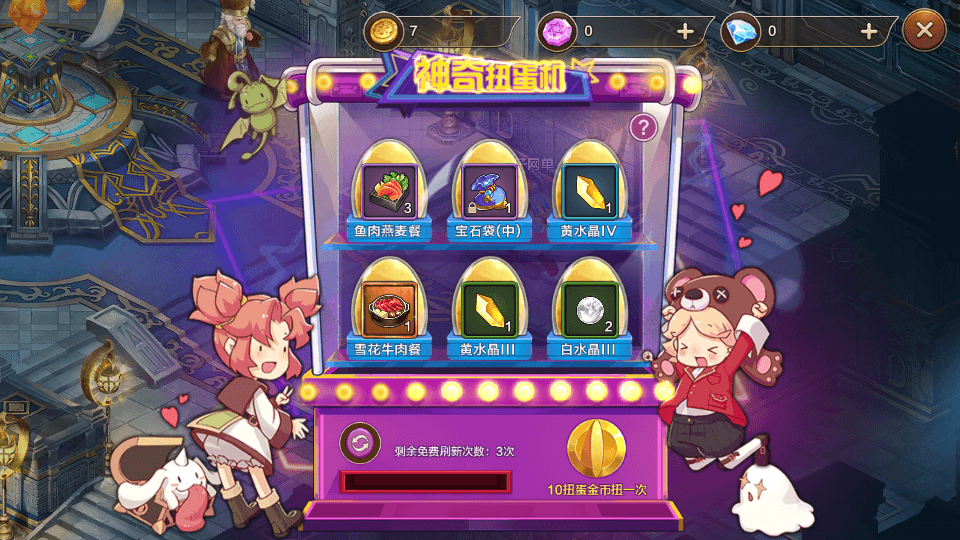Screen dimensions: 960x540
Task: Add more blue diamonds with the plus button
Action: (869, 31)
